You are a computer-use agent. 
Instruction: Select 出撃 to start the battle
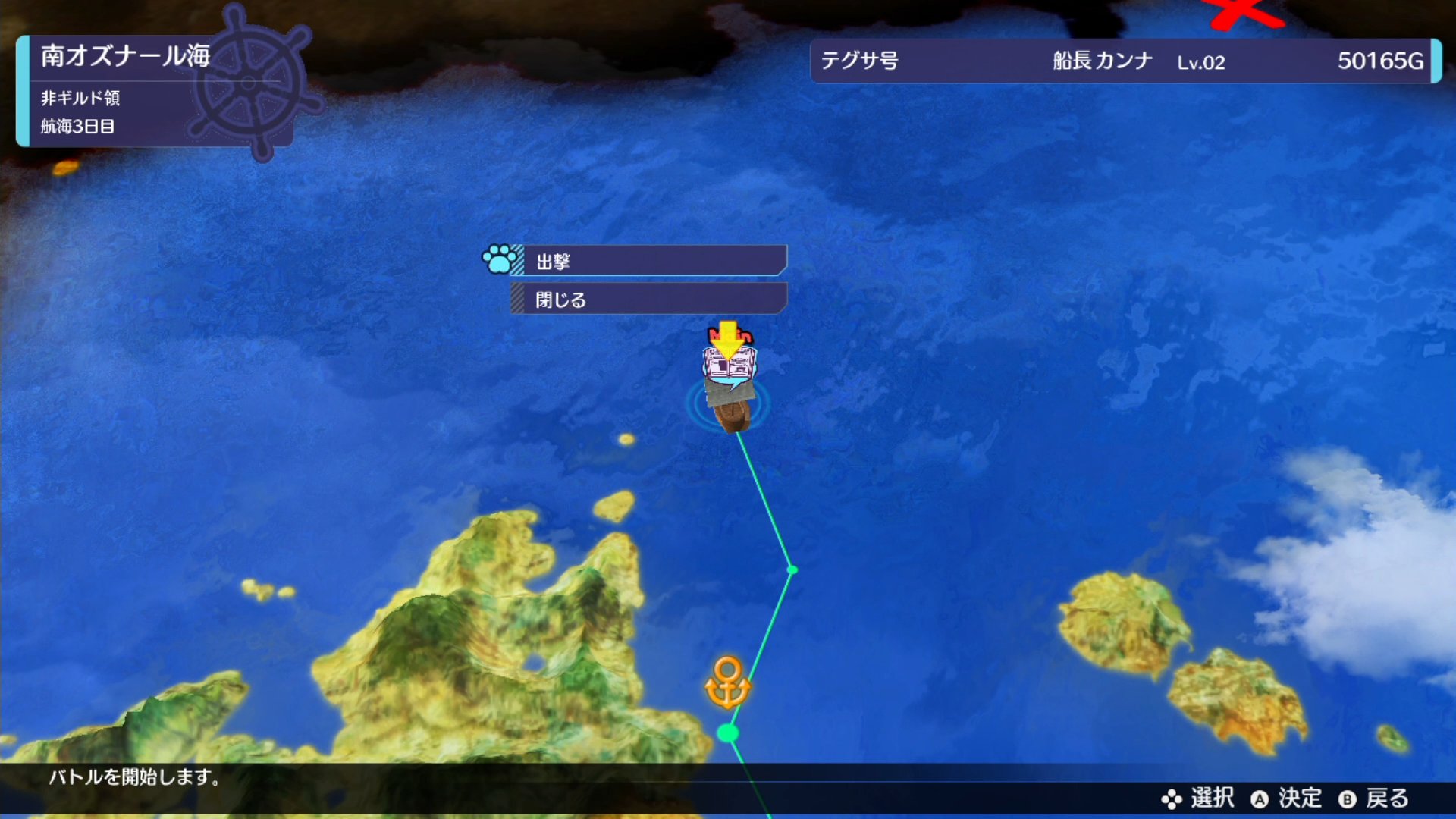pos(652,261)
